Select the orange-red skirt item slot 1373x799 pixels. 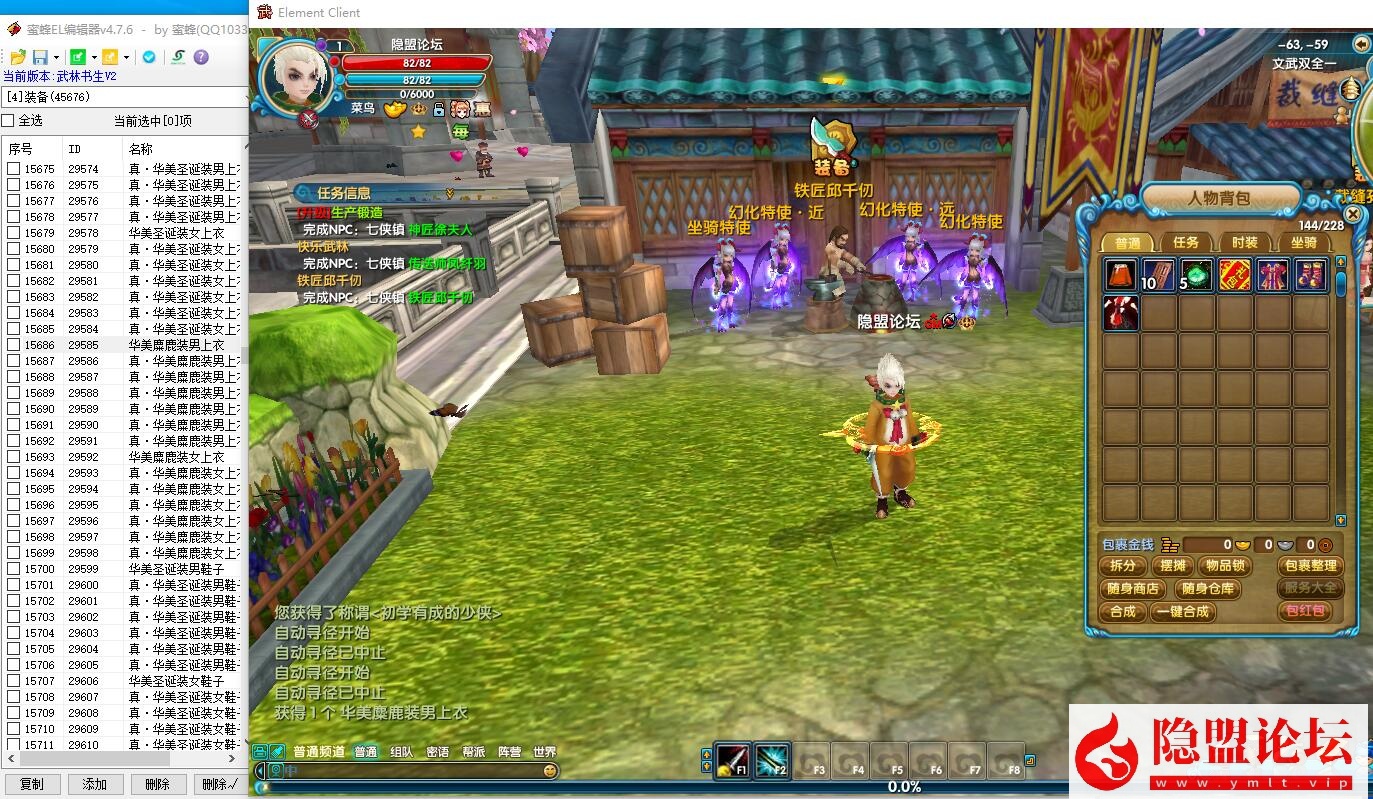(1121, 275)
